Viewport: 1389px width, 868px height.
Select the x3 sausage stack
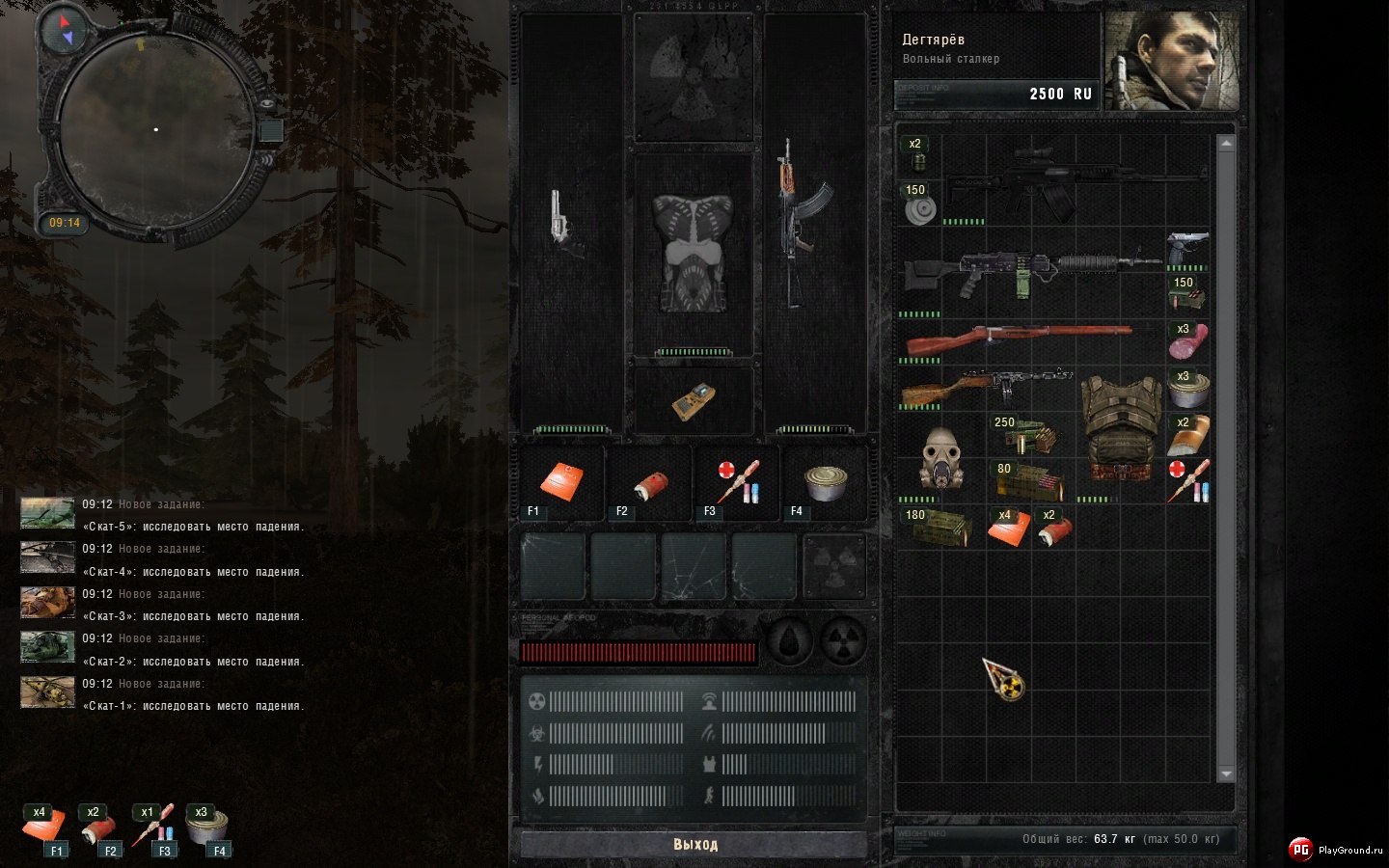tap(1187, 340)
